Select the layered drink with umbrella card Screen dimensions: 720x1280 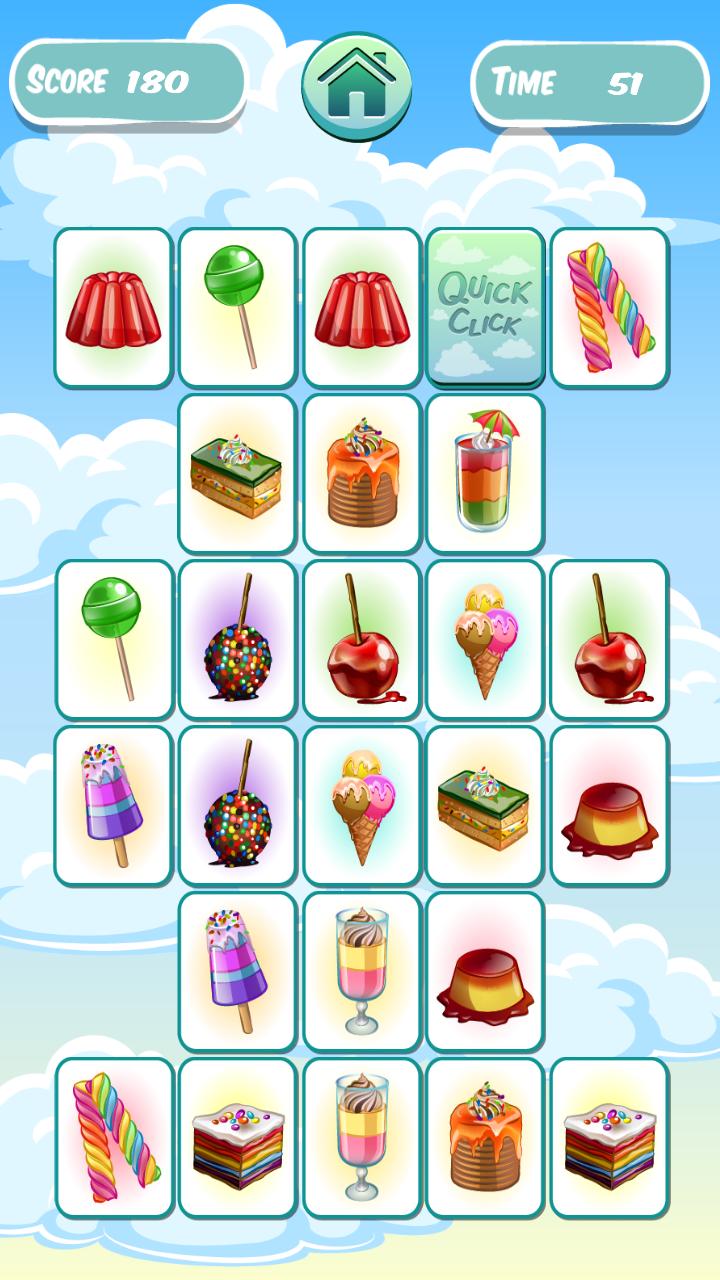[x=485, y=473]
